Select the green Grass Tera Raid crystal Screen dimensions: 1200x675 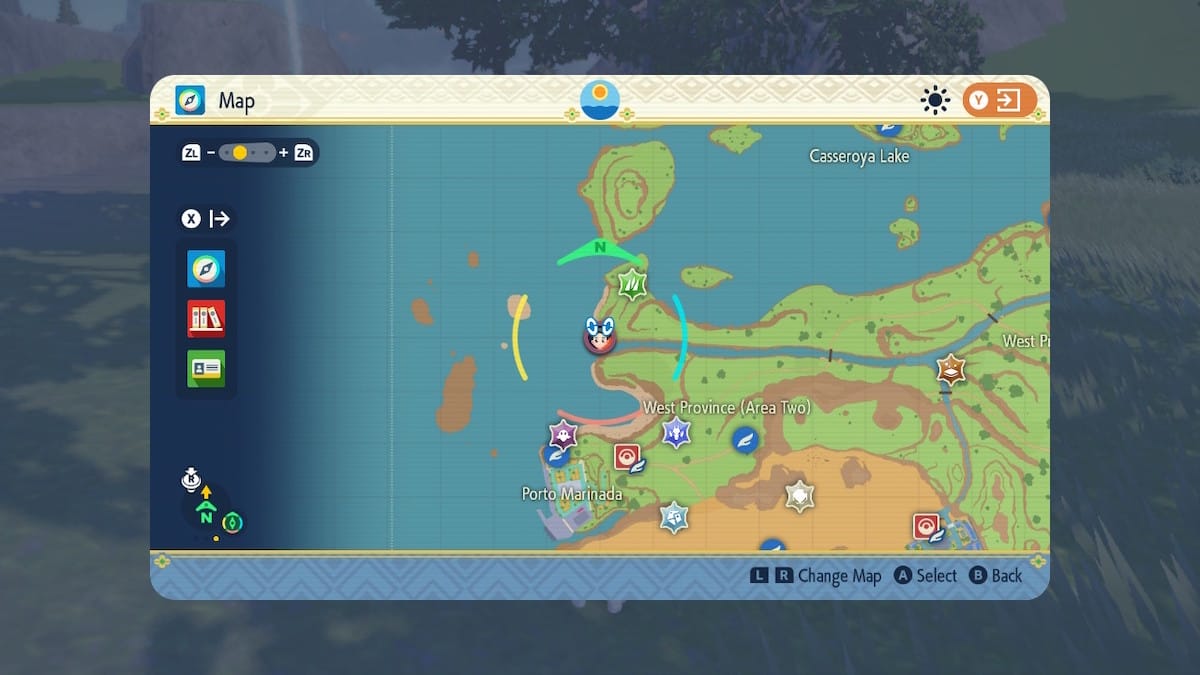pos(632,287)
